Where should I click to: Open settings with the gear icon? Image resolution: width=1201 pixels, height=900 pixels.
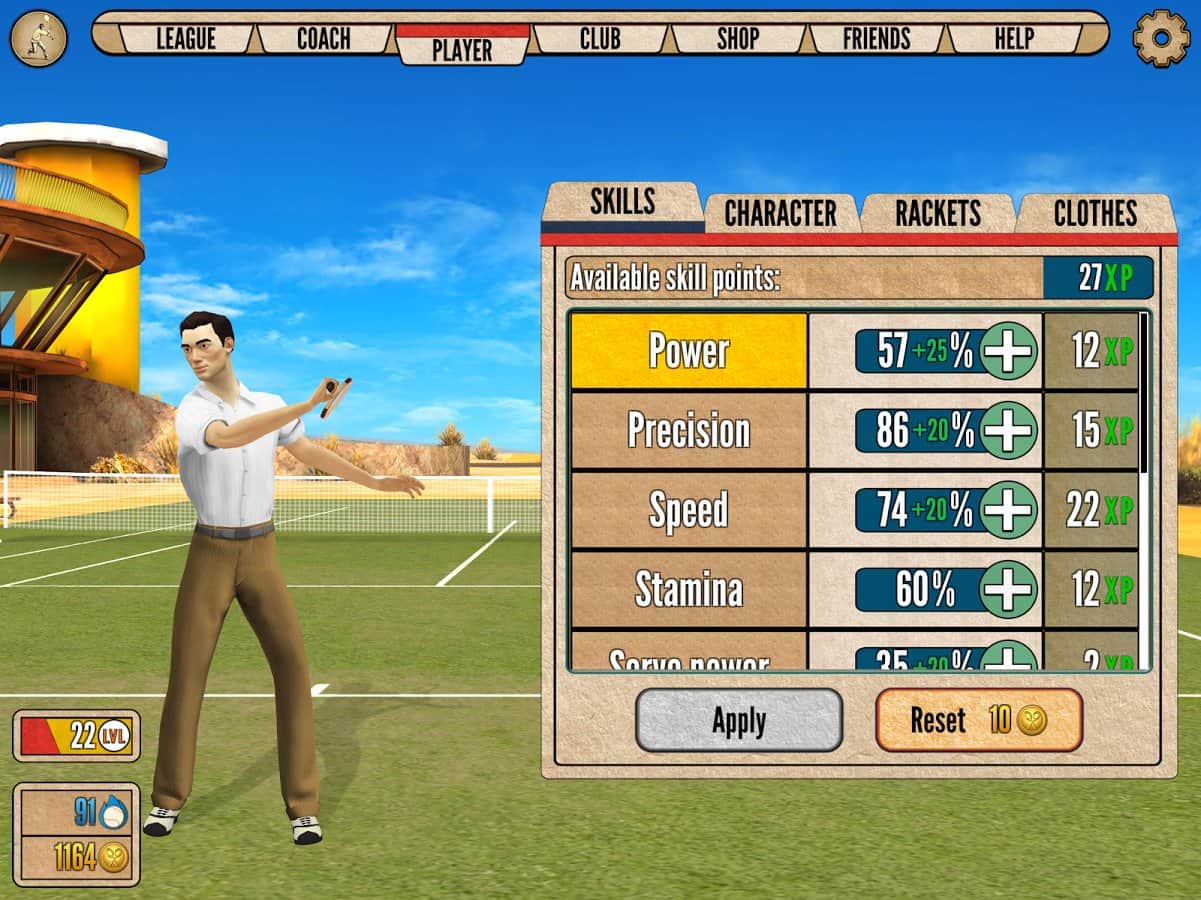pyautogui.click(x=1161, y=38)
